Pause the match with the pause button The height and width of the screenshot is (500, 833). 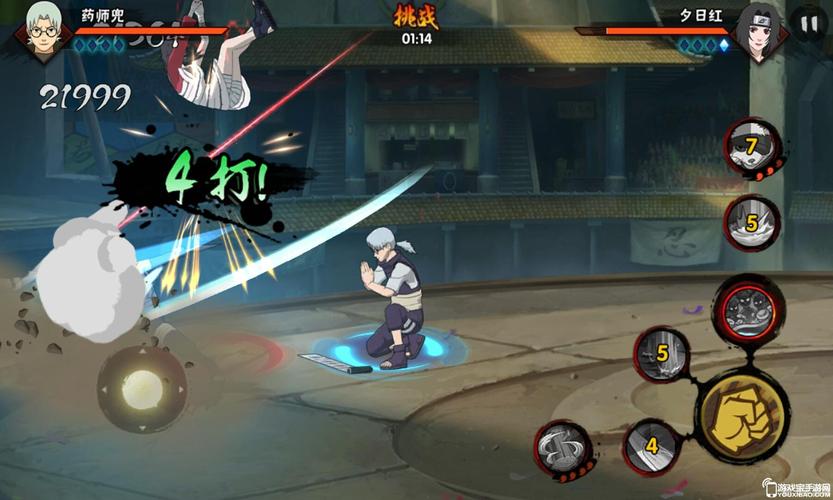coord(806,24)
